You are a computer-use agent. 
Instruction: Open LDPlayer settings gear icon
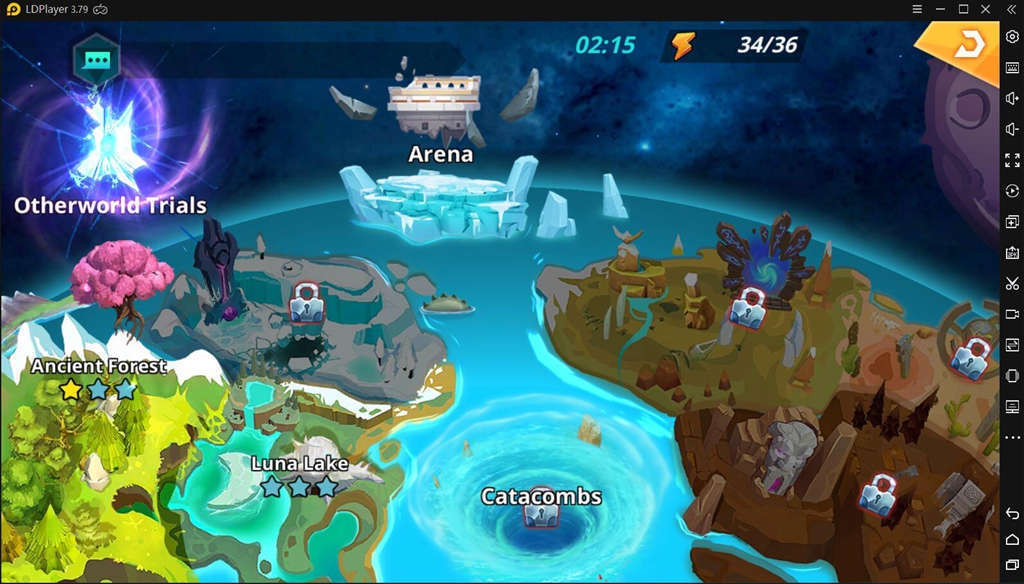[x=1012, y=37]
